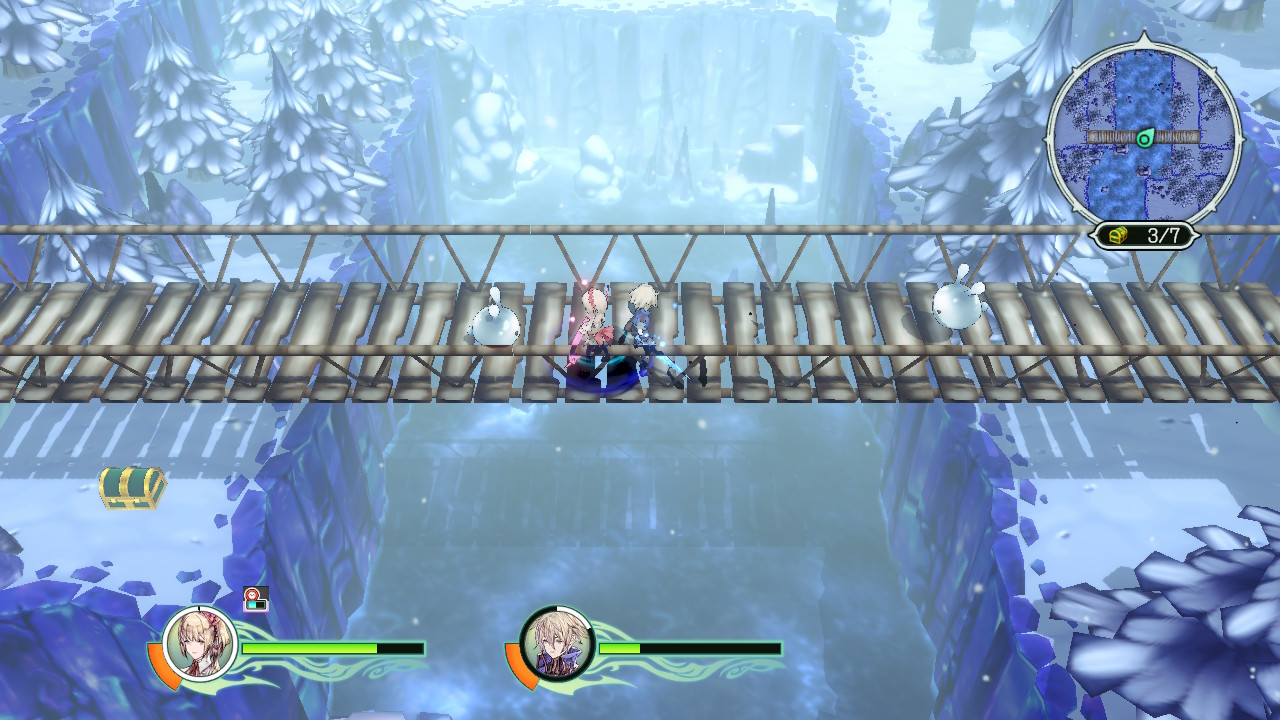Click the treasure chest icon in the counter
1280x720 pixels.
[1117, 233]
